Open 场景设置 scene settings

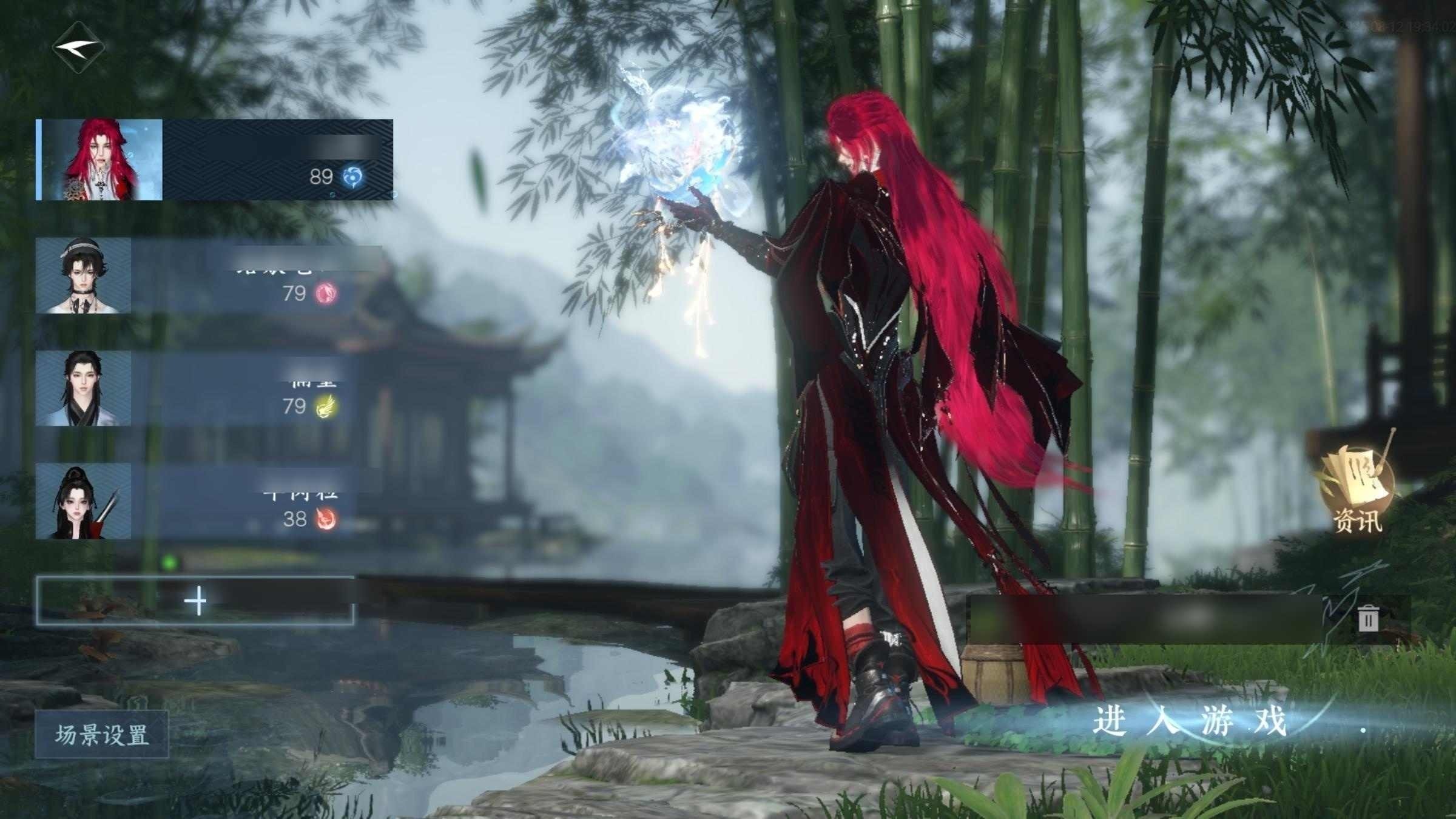point(101,735)
